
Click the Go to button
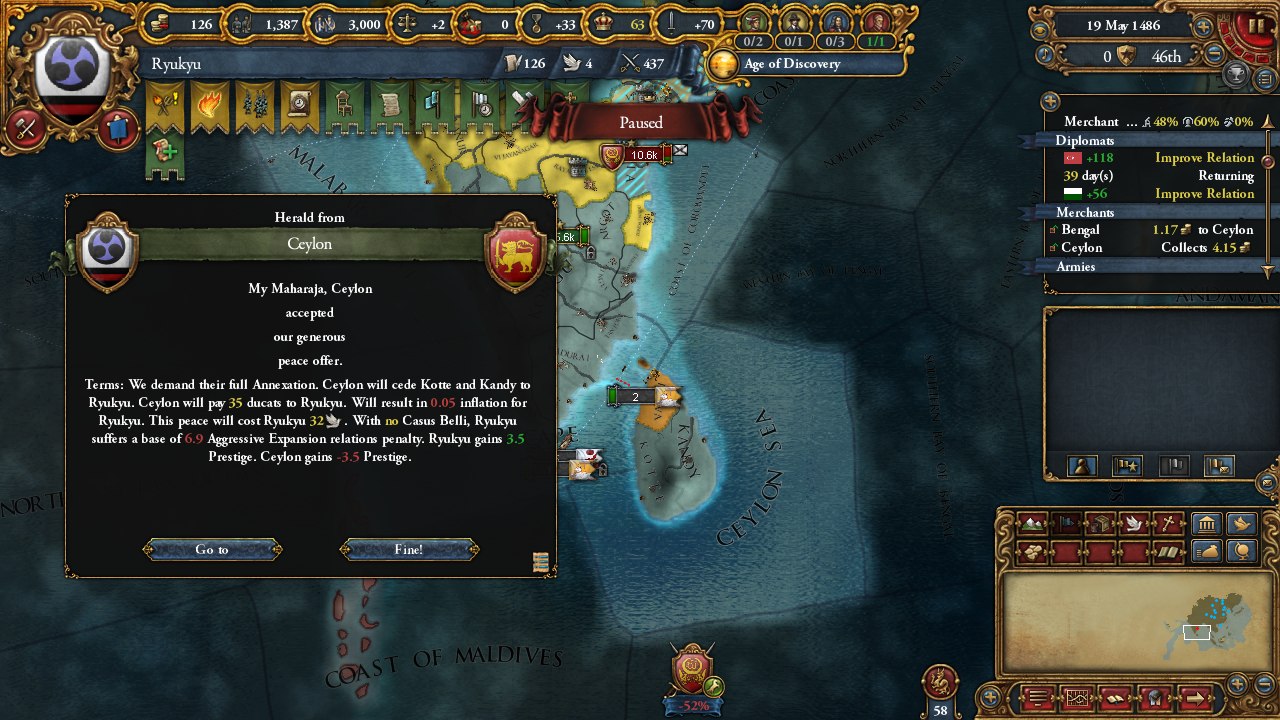coord(212,550)
